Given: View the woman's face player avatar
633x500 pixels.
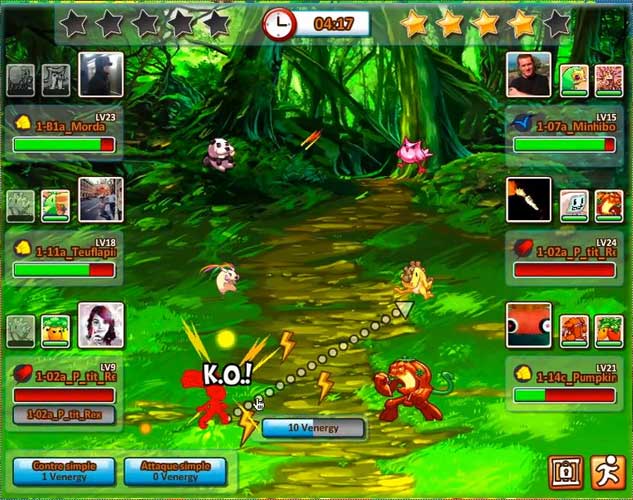Looking at the screenshot, I should click(101, 325).
